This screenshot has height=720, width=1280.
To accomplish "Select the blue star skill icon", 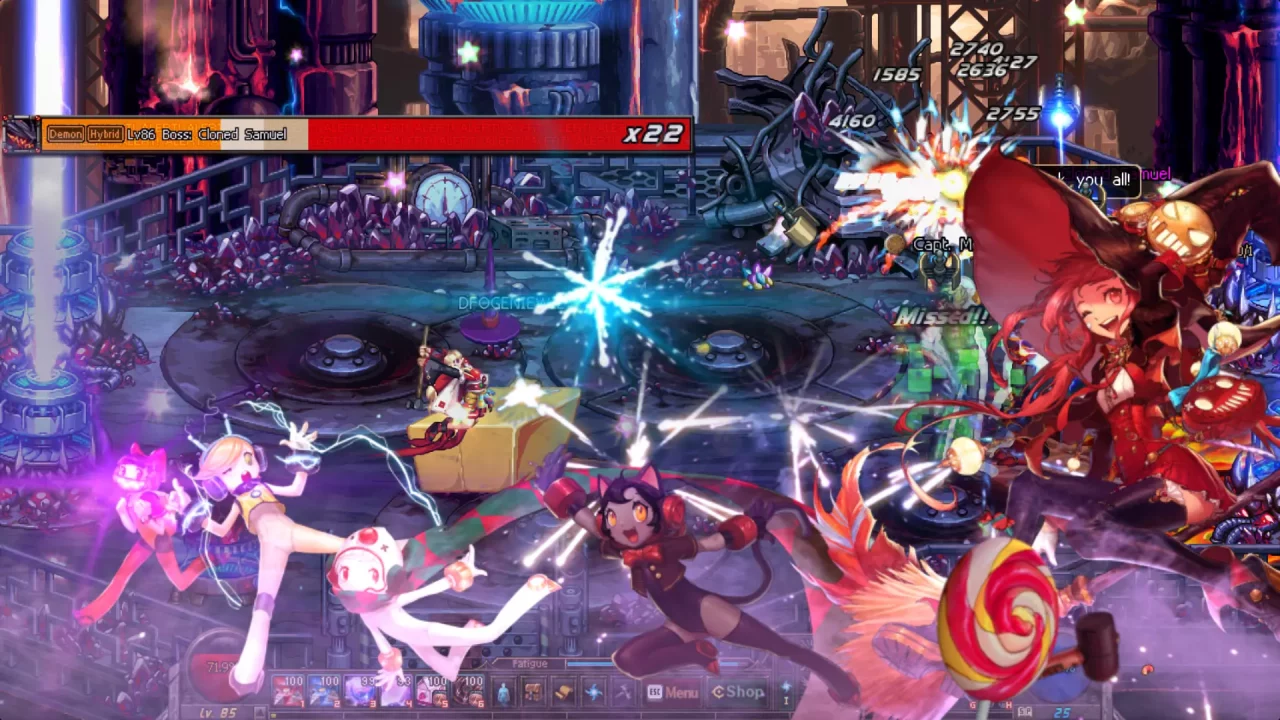I will [x=593, y=691].
